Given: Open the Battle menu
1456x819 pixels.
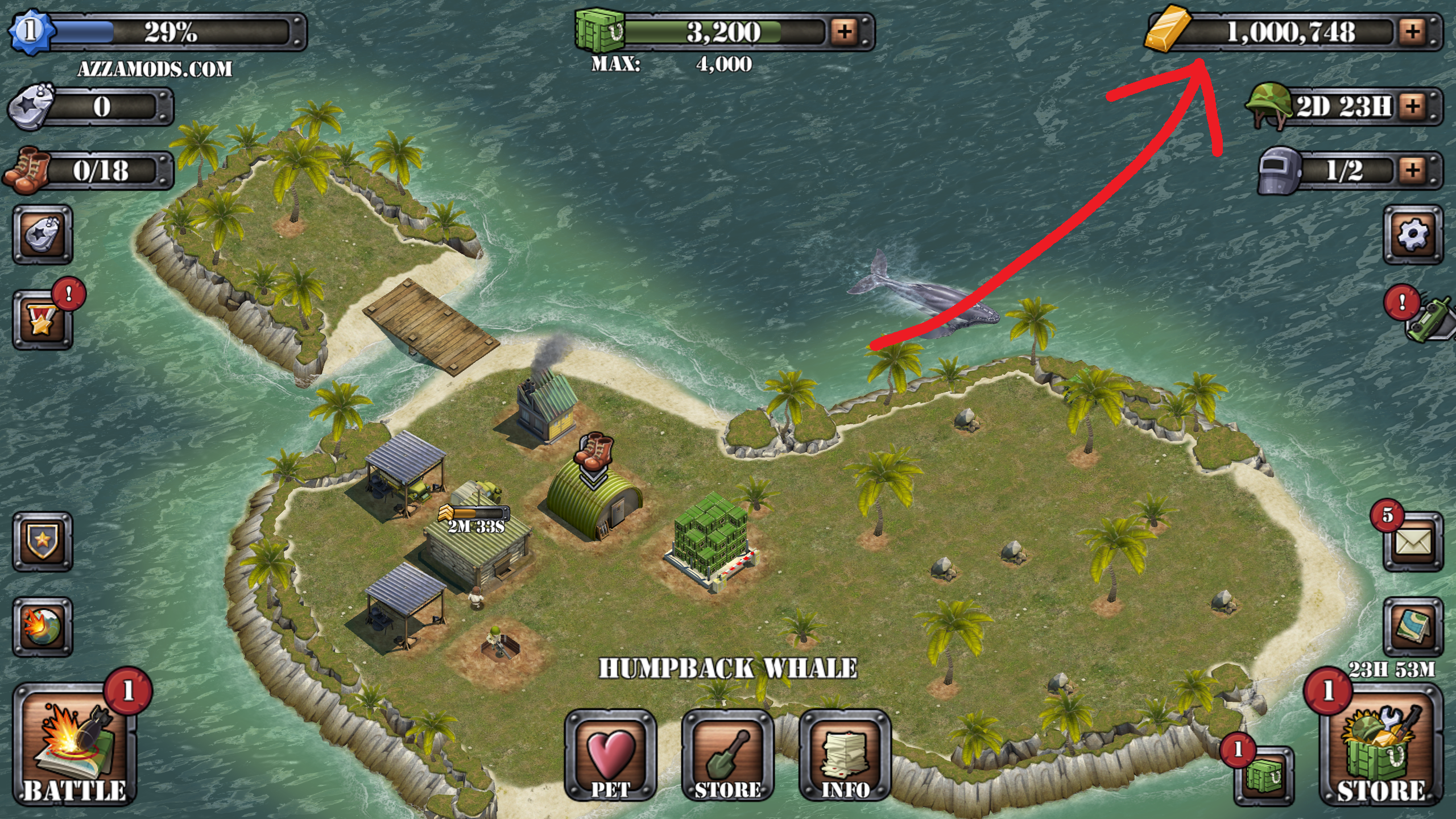Looking at the screenshot, I should pyautogui.click(x=75, y=745).
